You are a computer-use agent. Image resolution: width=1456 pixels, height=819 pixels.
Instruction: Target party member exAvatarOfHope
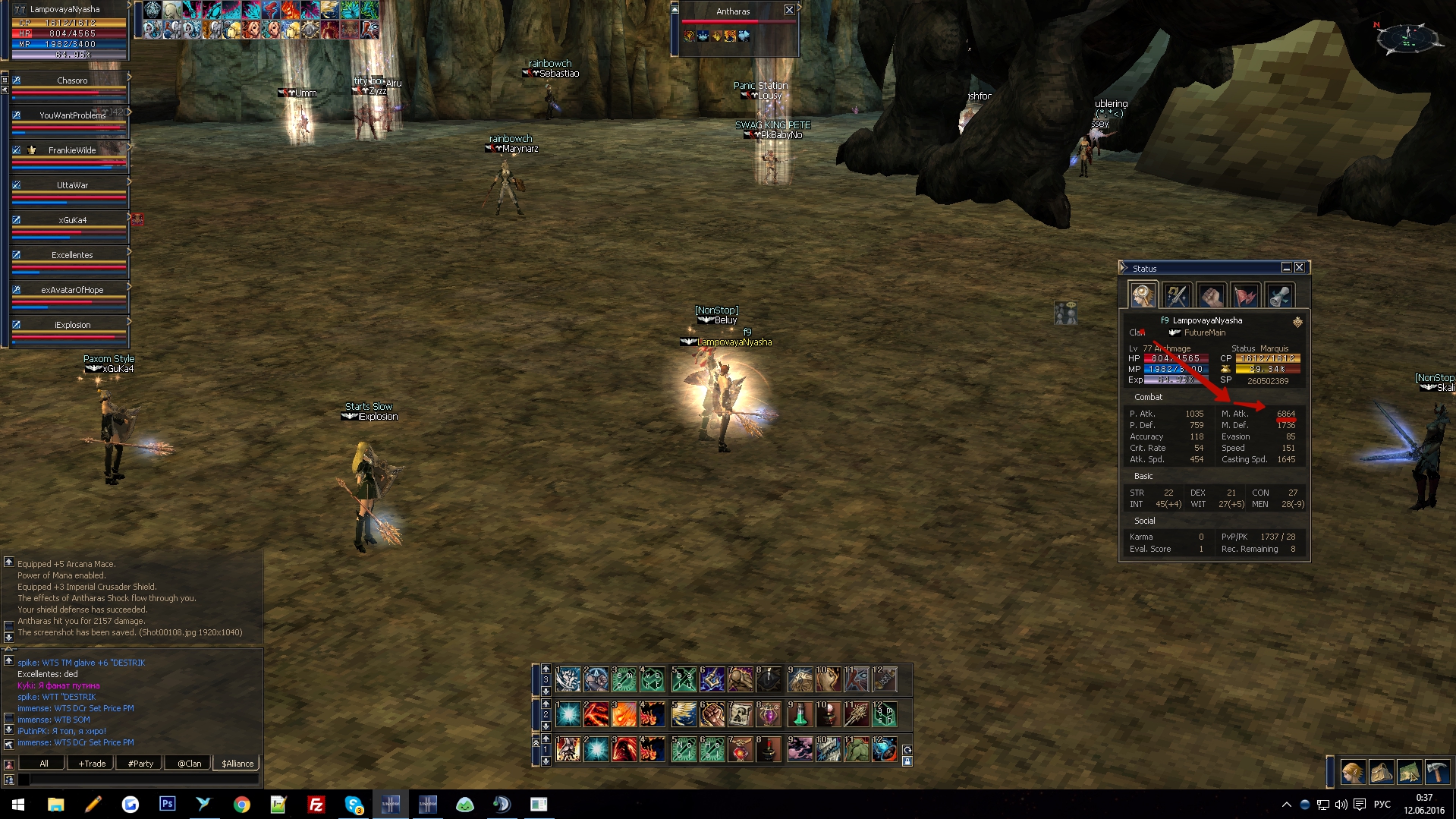point(72,290)
